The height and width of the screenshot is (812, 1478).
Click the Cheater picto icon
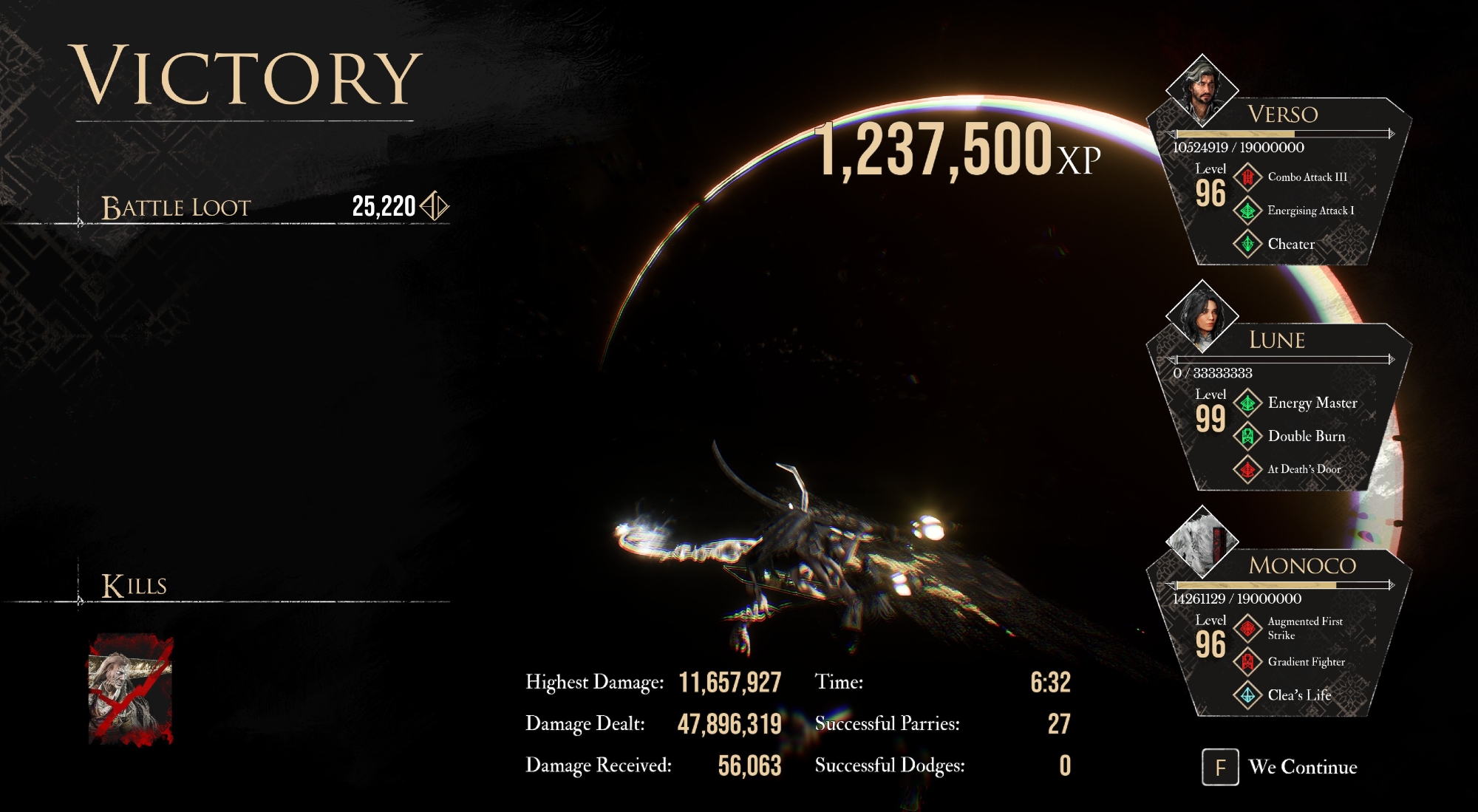(1247, 244)
